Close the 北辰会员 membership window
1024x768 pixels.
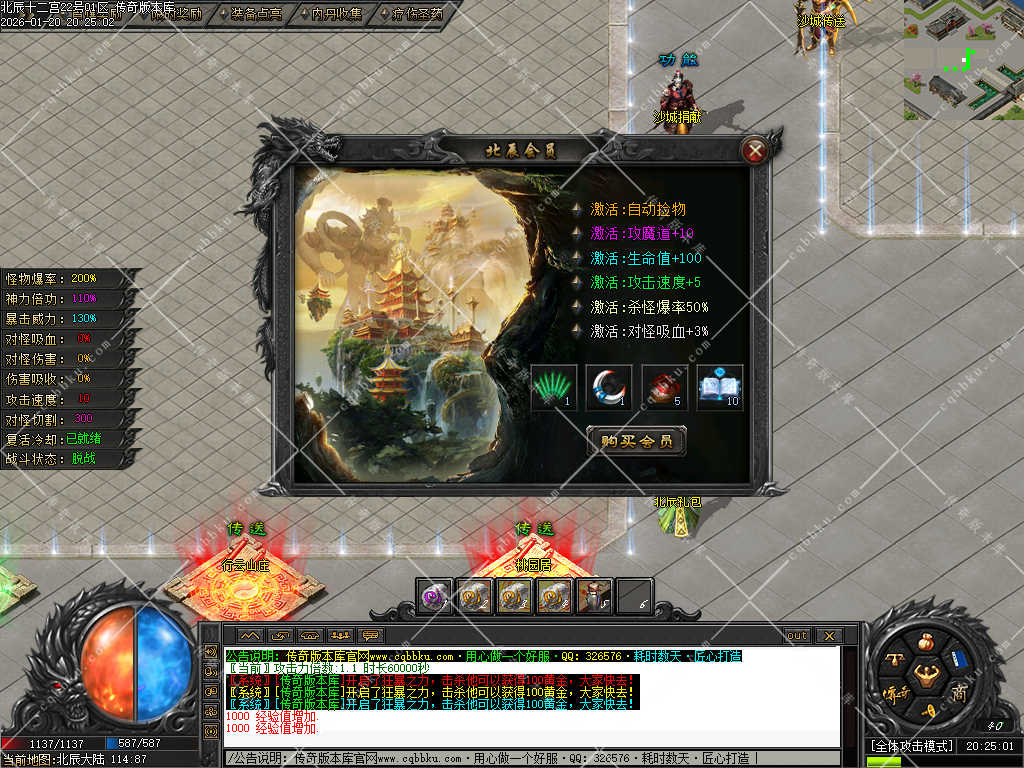click(x=756, y=151)
